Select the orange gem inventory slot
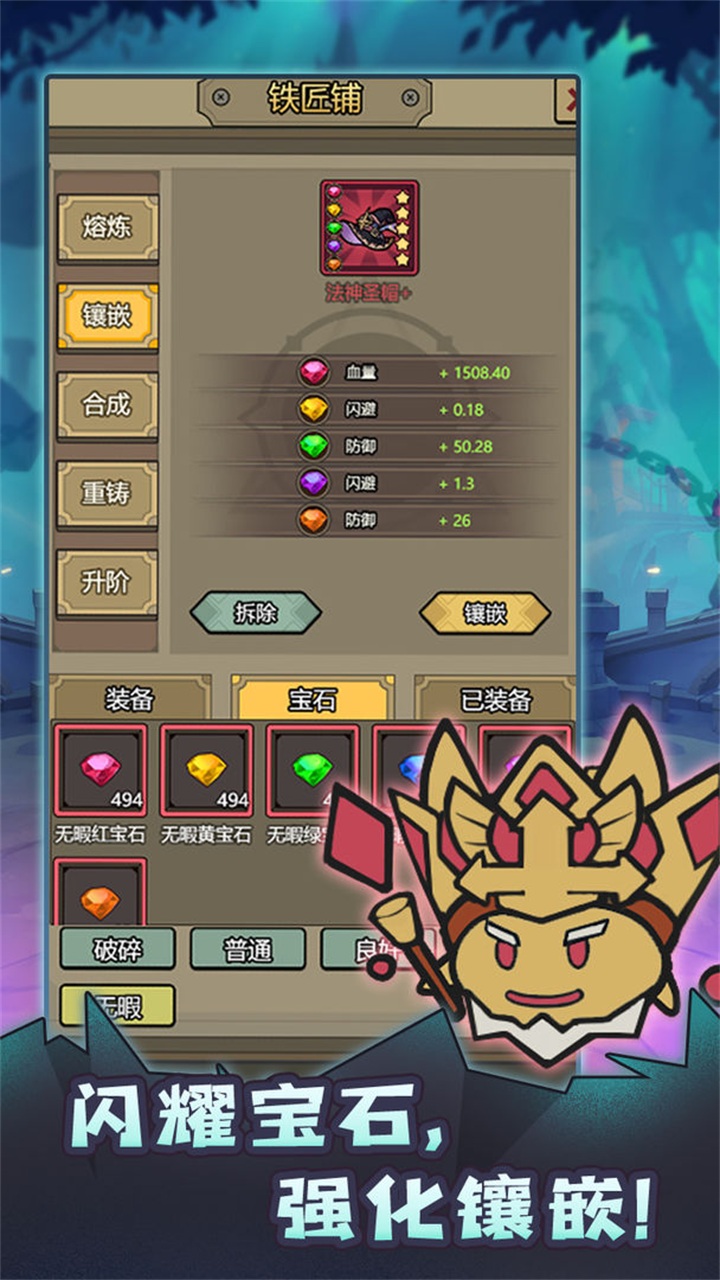Viewport: 720px width, 1280px height. point(100,897)
